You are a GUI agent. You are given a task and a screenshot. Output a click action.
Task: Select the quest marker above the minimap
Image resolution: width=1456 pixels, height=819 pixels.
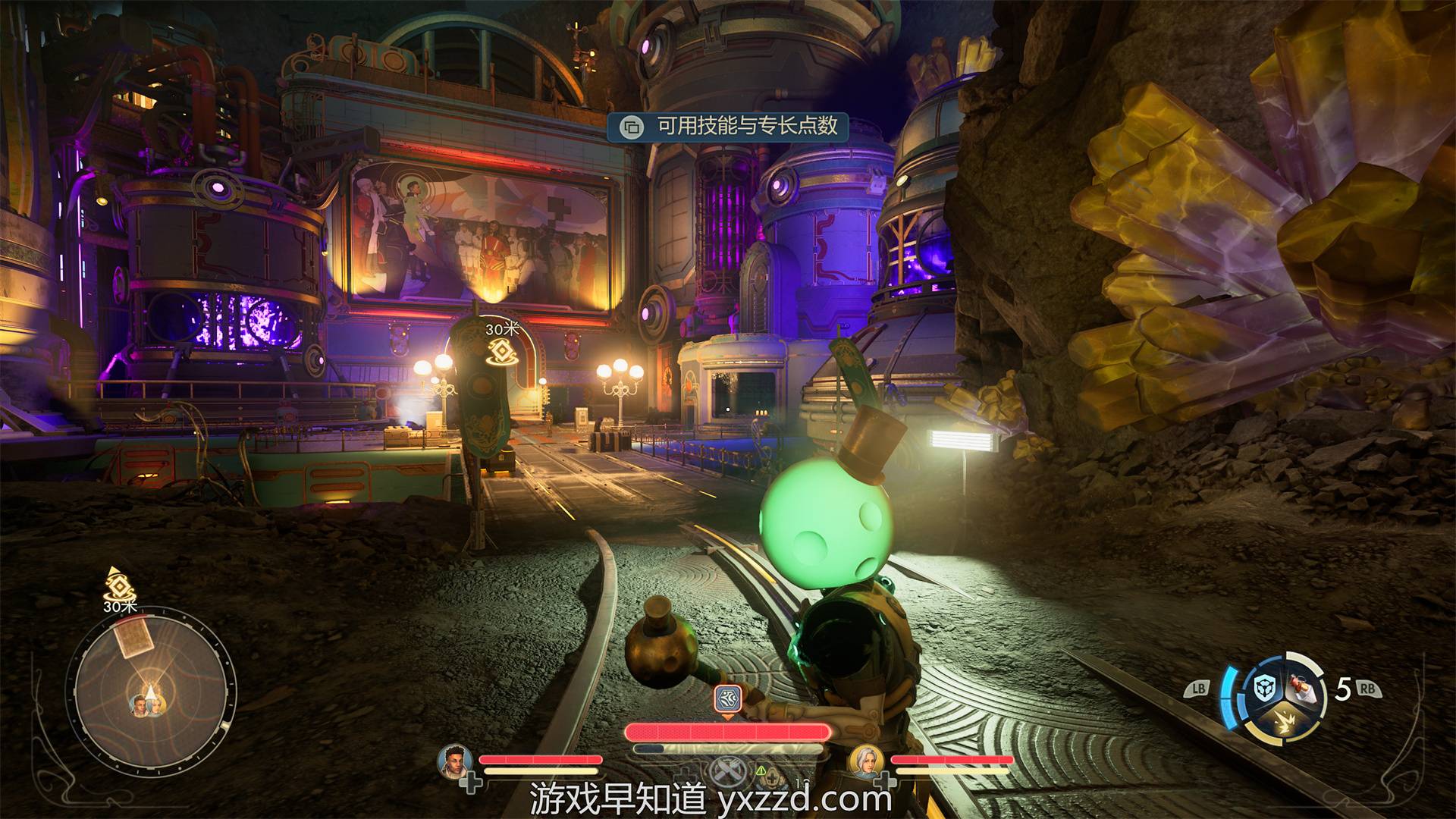[x=118, y=586]
